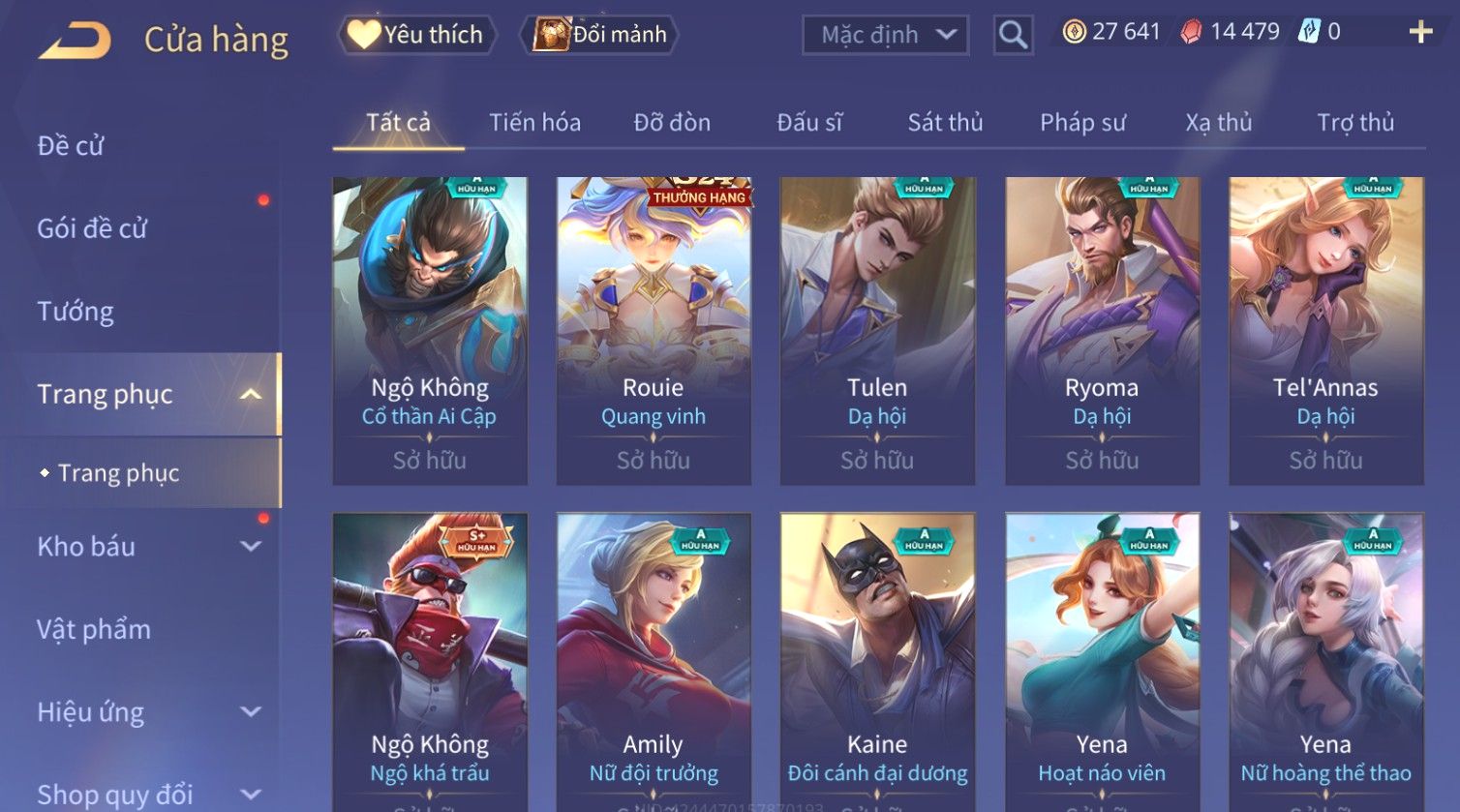Open the Đề cử menu
The image size is (1460, 812).
pos(71,146)
